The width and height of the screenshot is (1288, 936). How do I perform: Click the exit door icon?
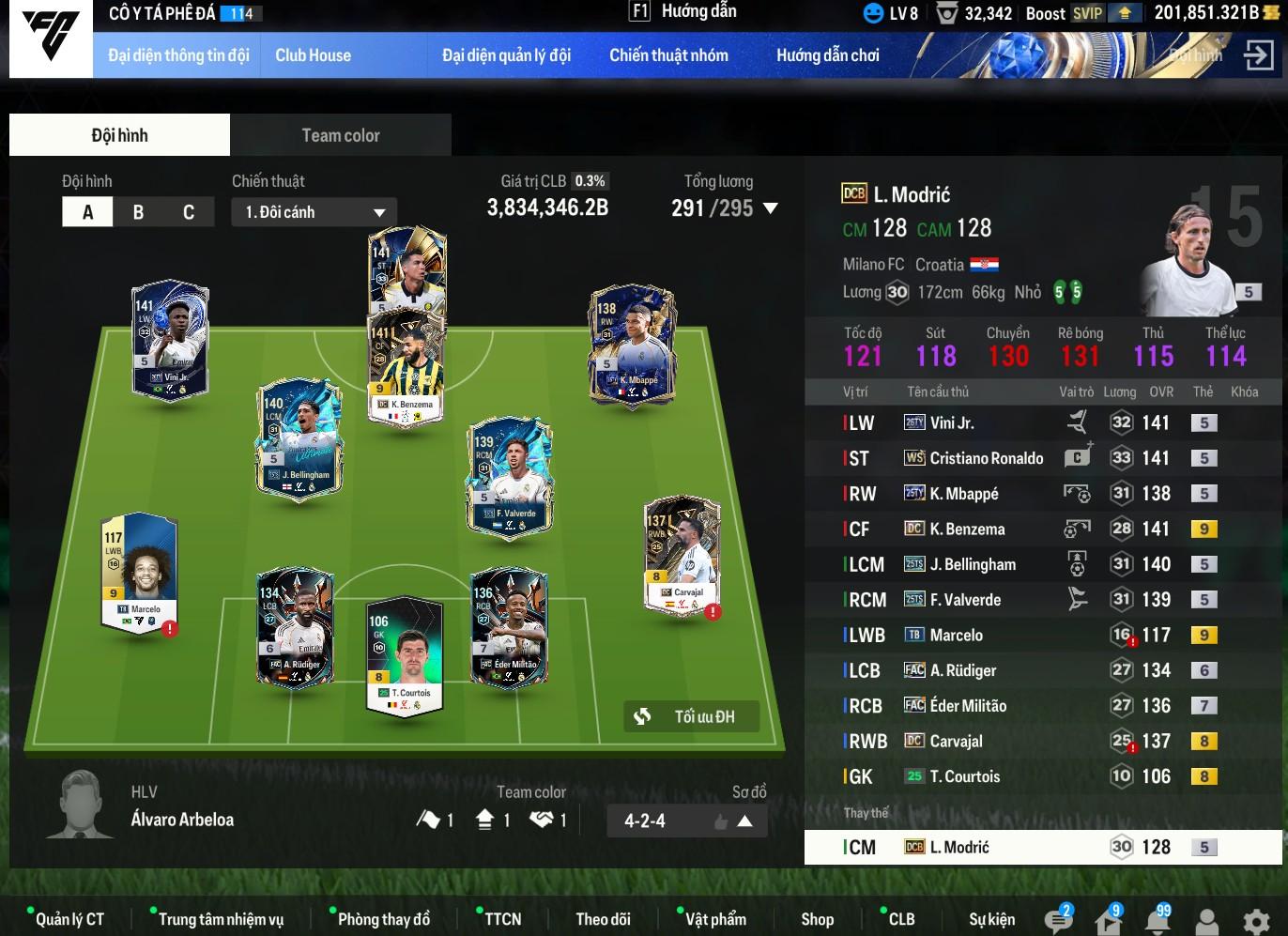(x=1258, y=55)
